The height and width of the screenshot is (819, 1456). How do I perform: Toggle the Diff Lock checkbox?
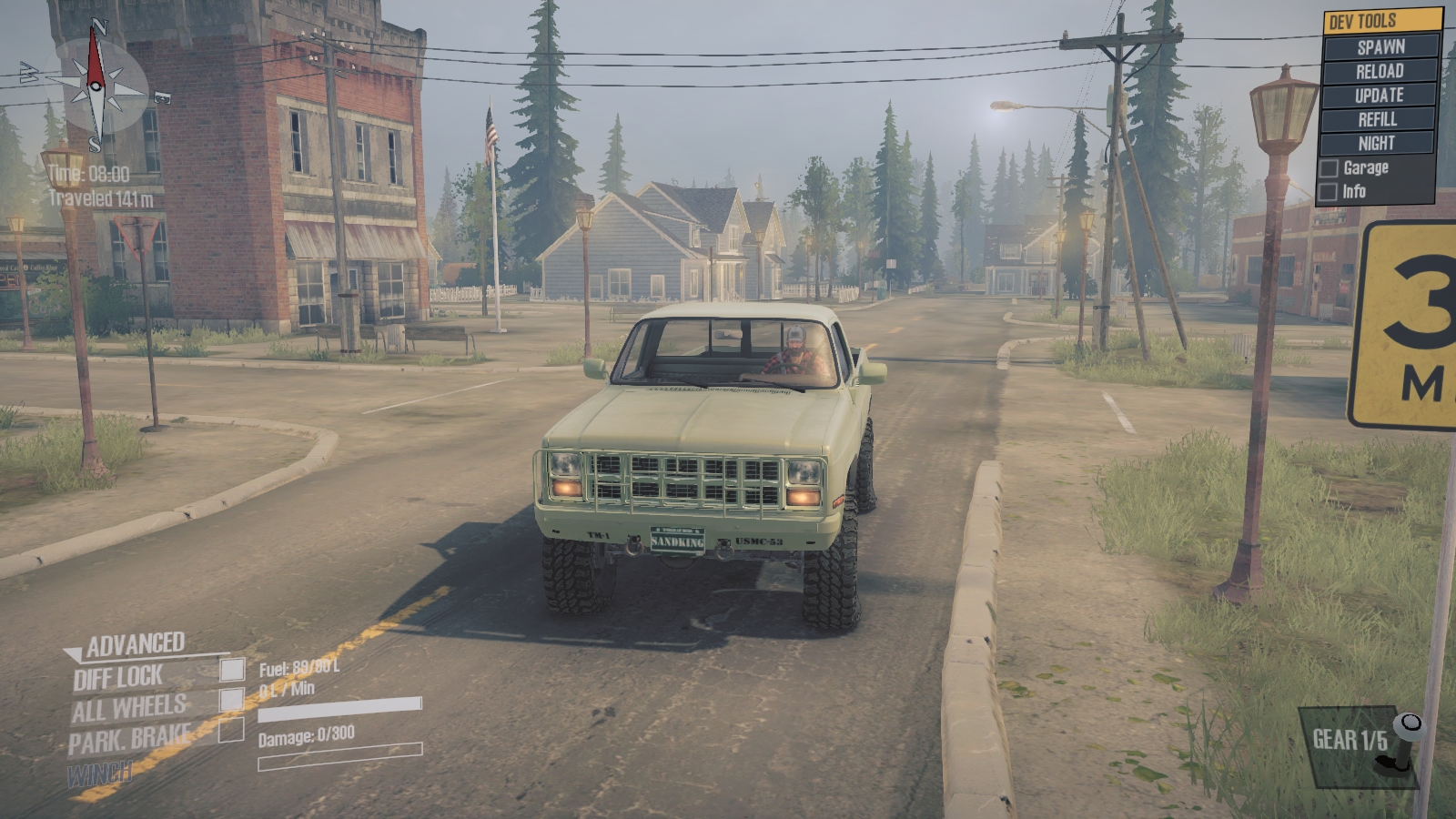[232, 670]
